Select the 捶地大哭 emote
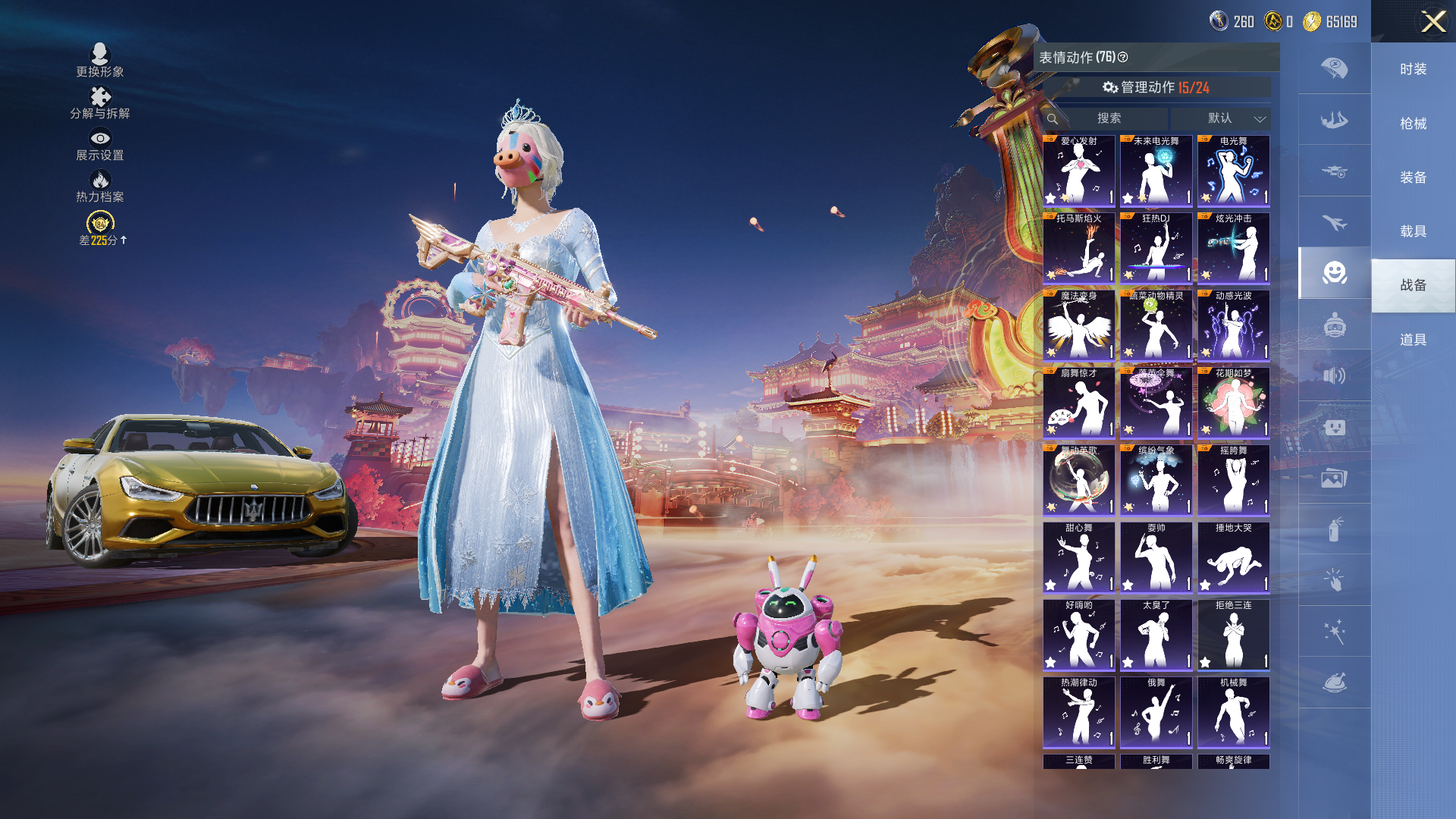 coord(1233,557)
